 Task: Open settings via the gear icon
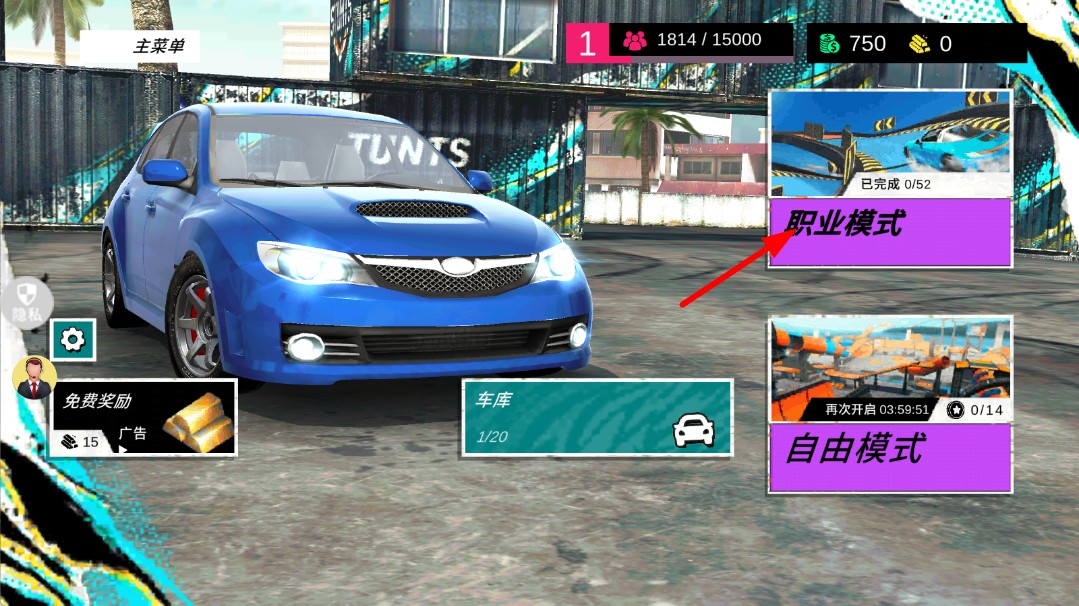(x=73, y=340)
